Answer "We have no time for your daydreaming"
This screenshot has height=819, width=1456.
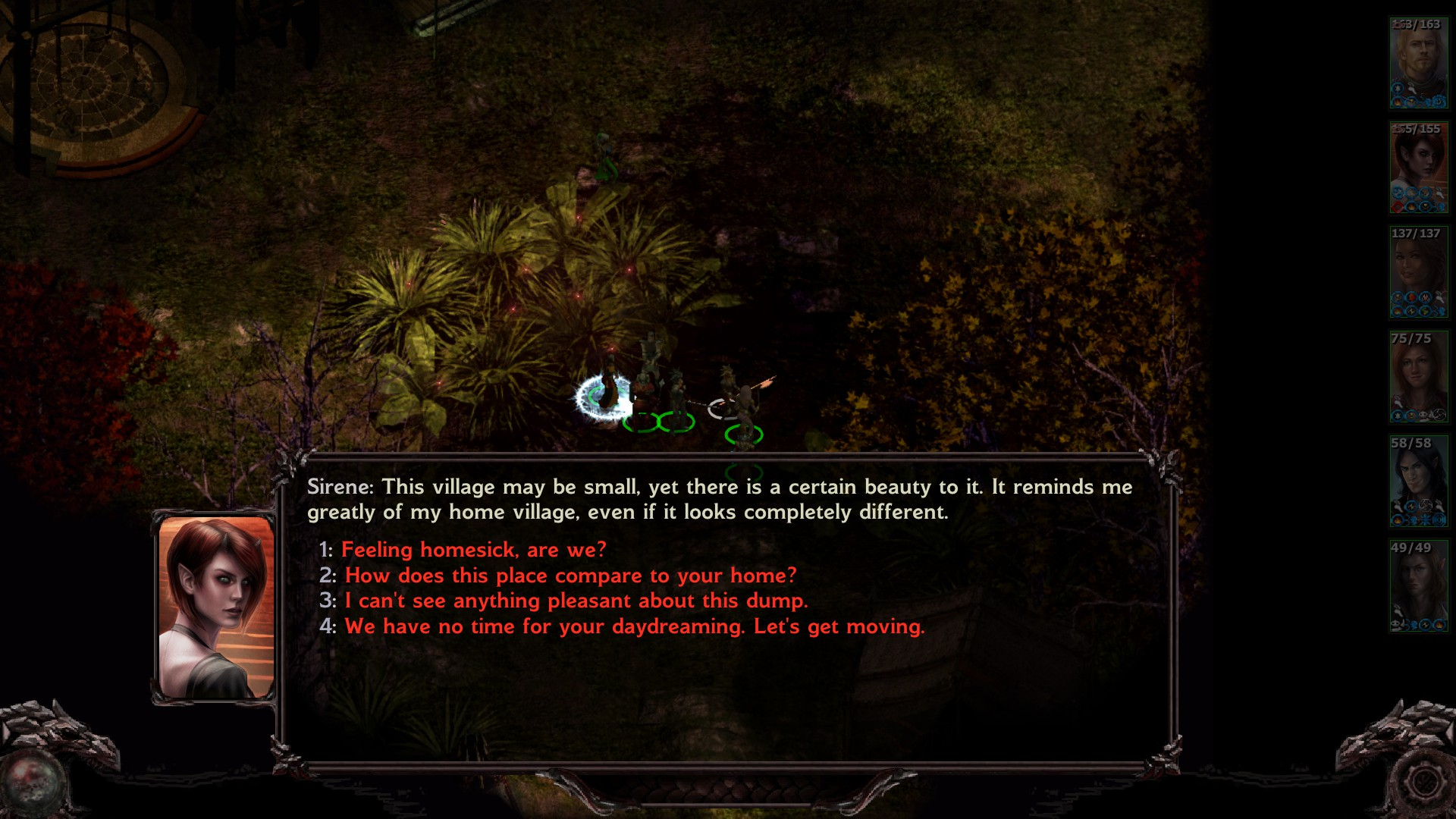(634, 626)
